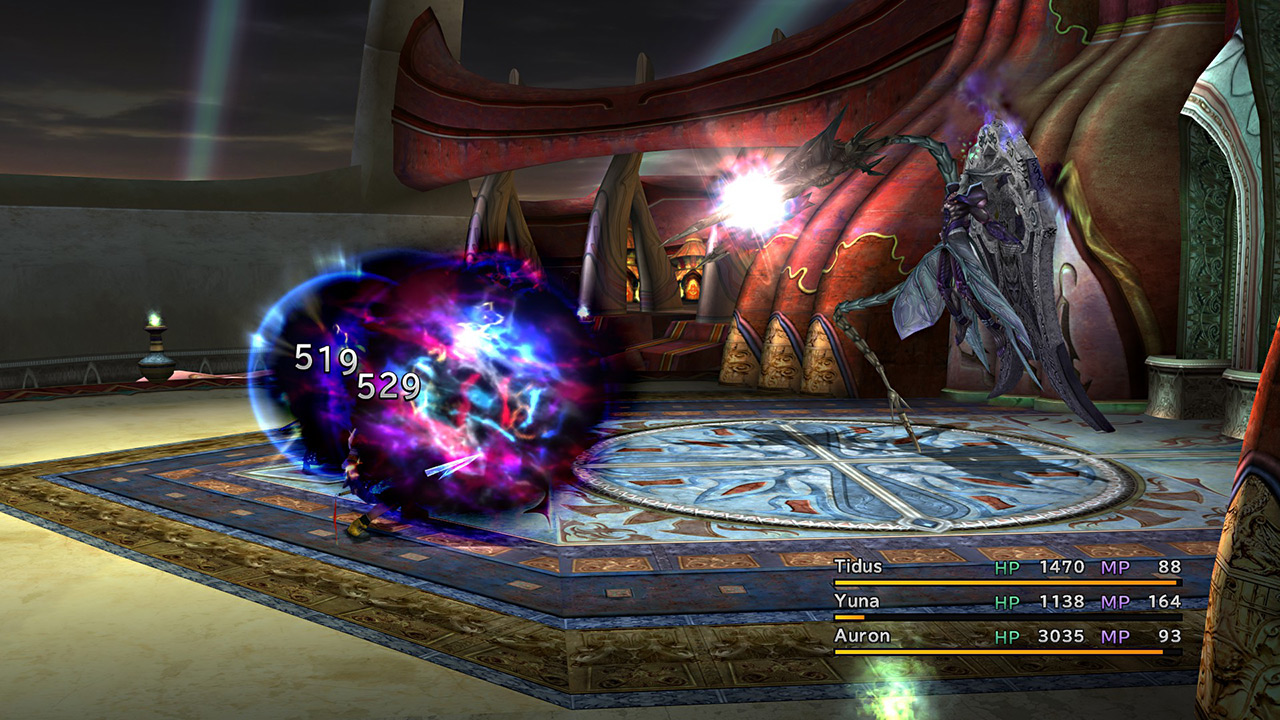This screenshot has height=720, width=1280.
Task: Select Tidus in the party status list
Action: coord(859,567)
